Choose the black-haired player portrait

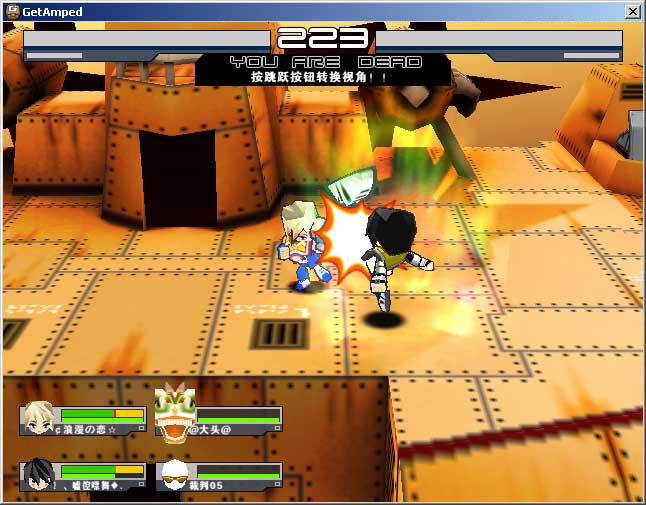click(39, 473)
